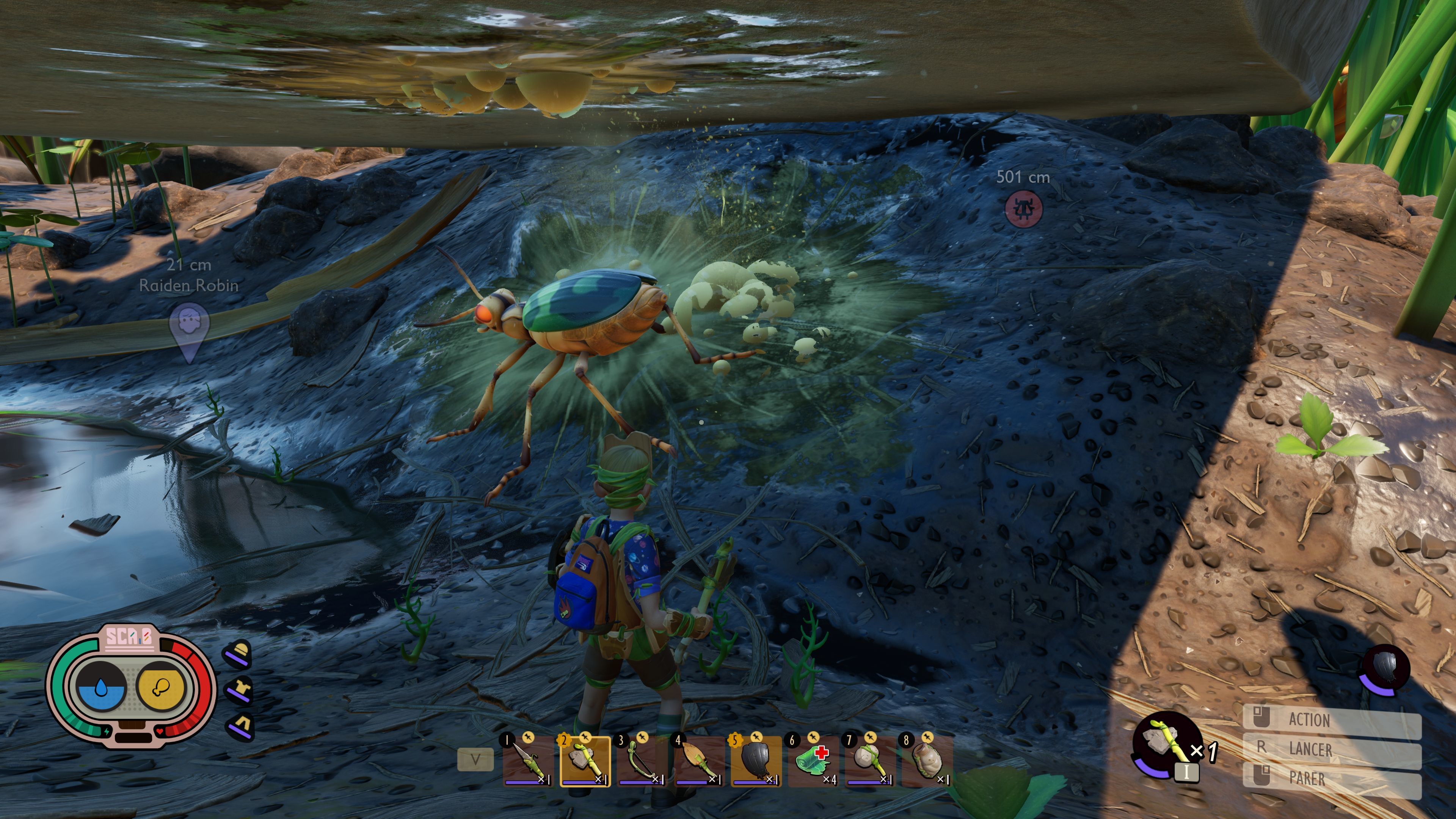Use the fiber bandage in slot 6

(813, 761)
